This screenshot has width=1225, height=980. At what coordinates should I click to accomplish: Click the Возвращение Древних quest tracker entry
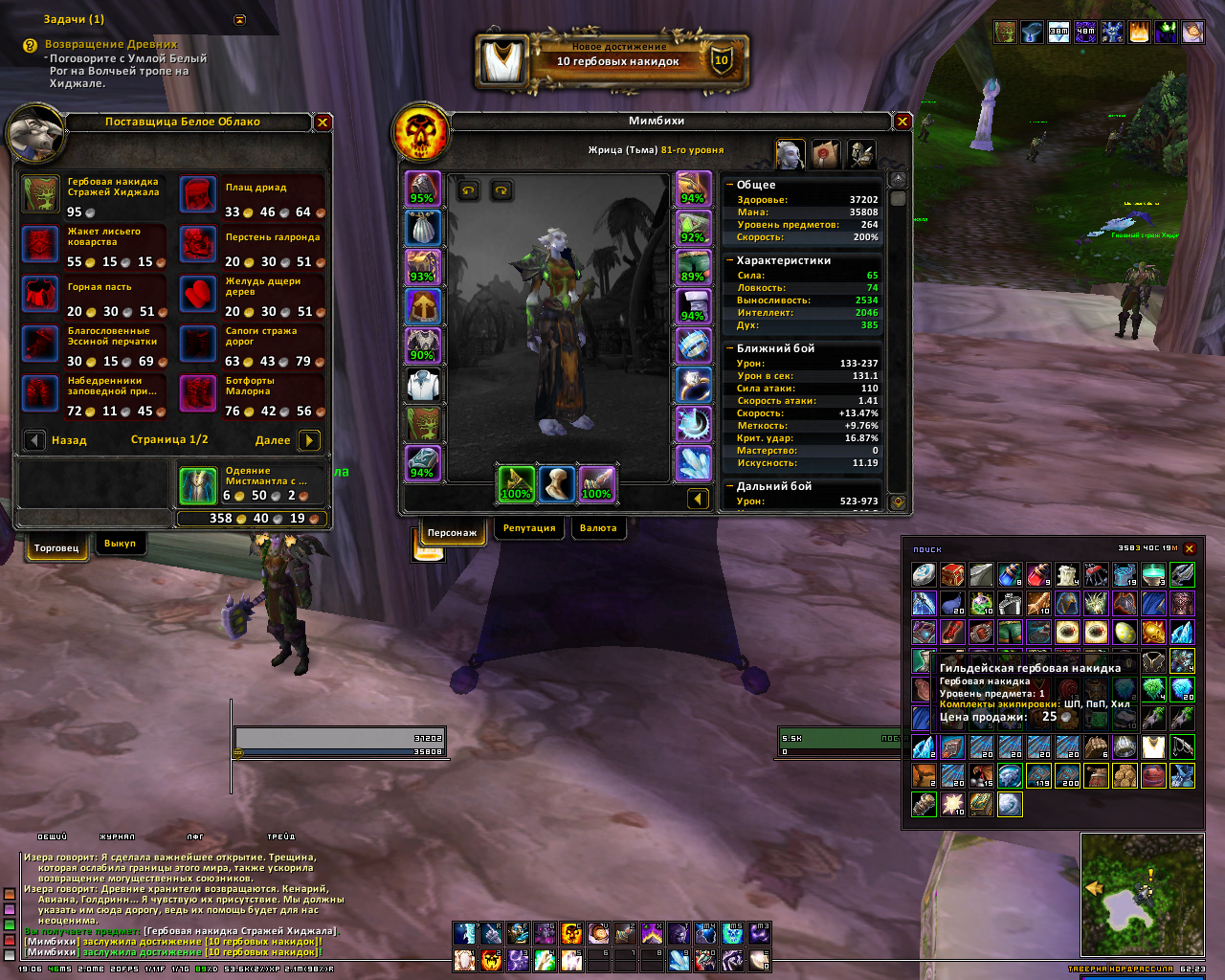111,44
